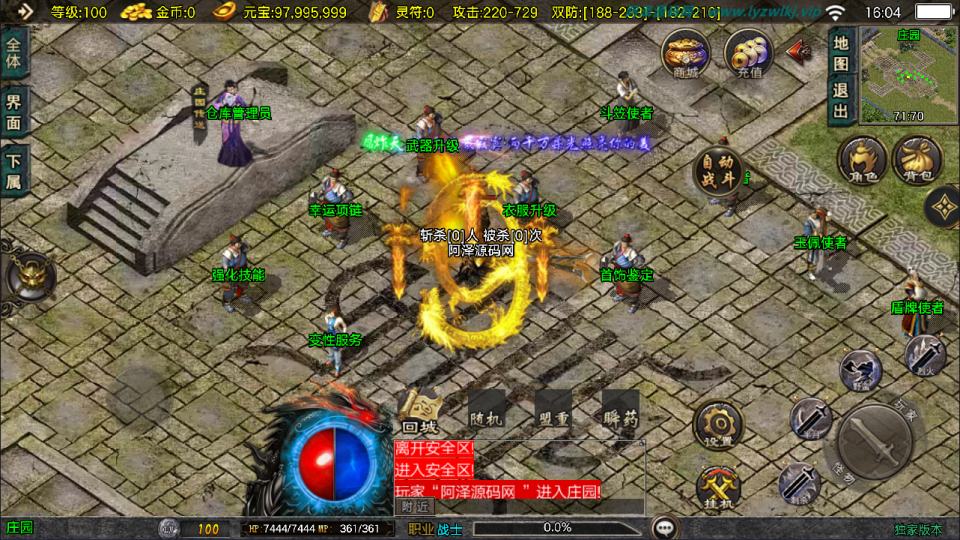Use the 瞬药 instant potion slot
The image size is (960, 540).
click(x=620, y=410)
